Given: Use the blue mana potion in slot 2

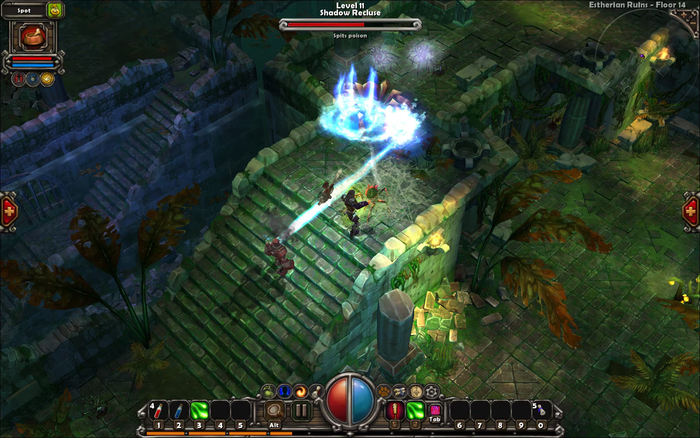Looking at the screenshot, I should click(x=178, y=410).
